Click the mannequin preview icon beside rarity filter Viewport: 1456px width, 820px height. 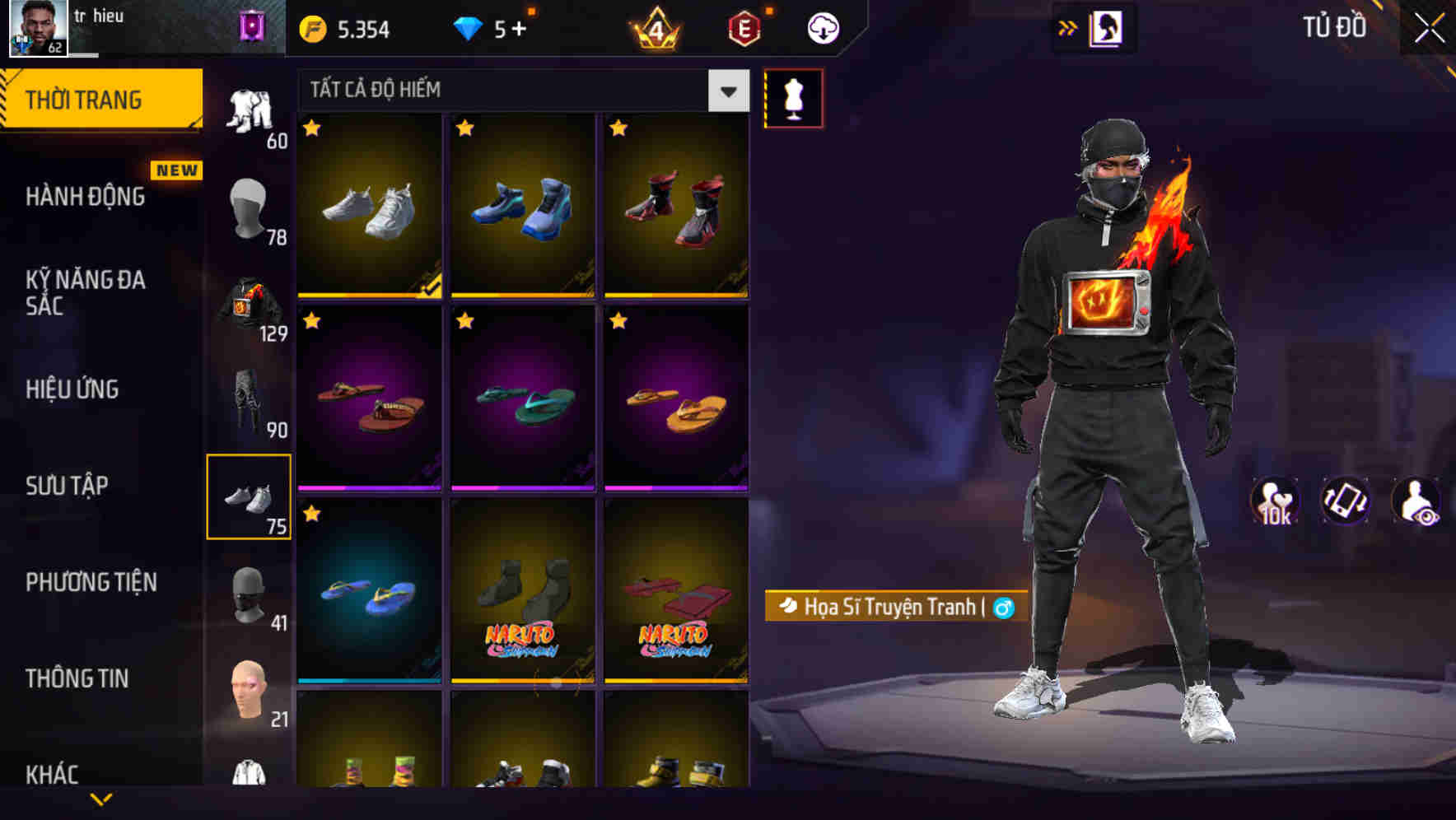(x=794, y=97)
